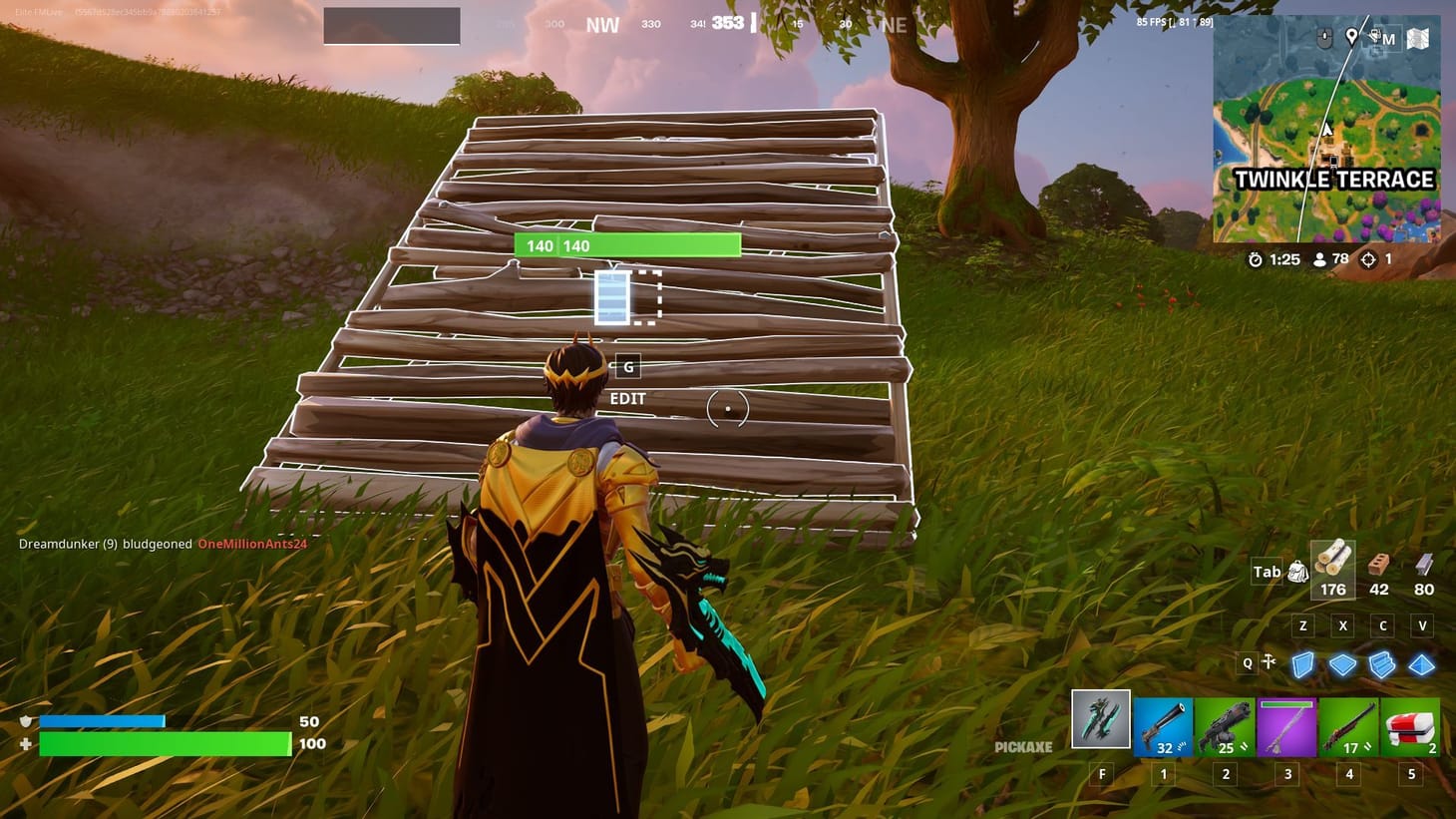The width and height of the screenshot is (1456, 819).
Task: Open the backpack inventory icon beside Tab
Action: [1297, 571]
